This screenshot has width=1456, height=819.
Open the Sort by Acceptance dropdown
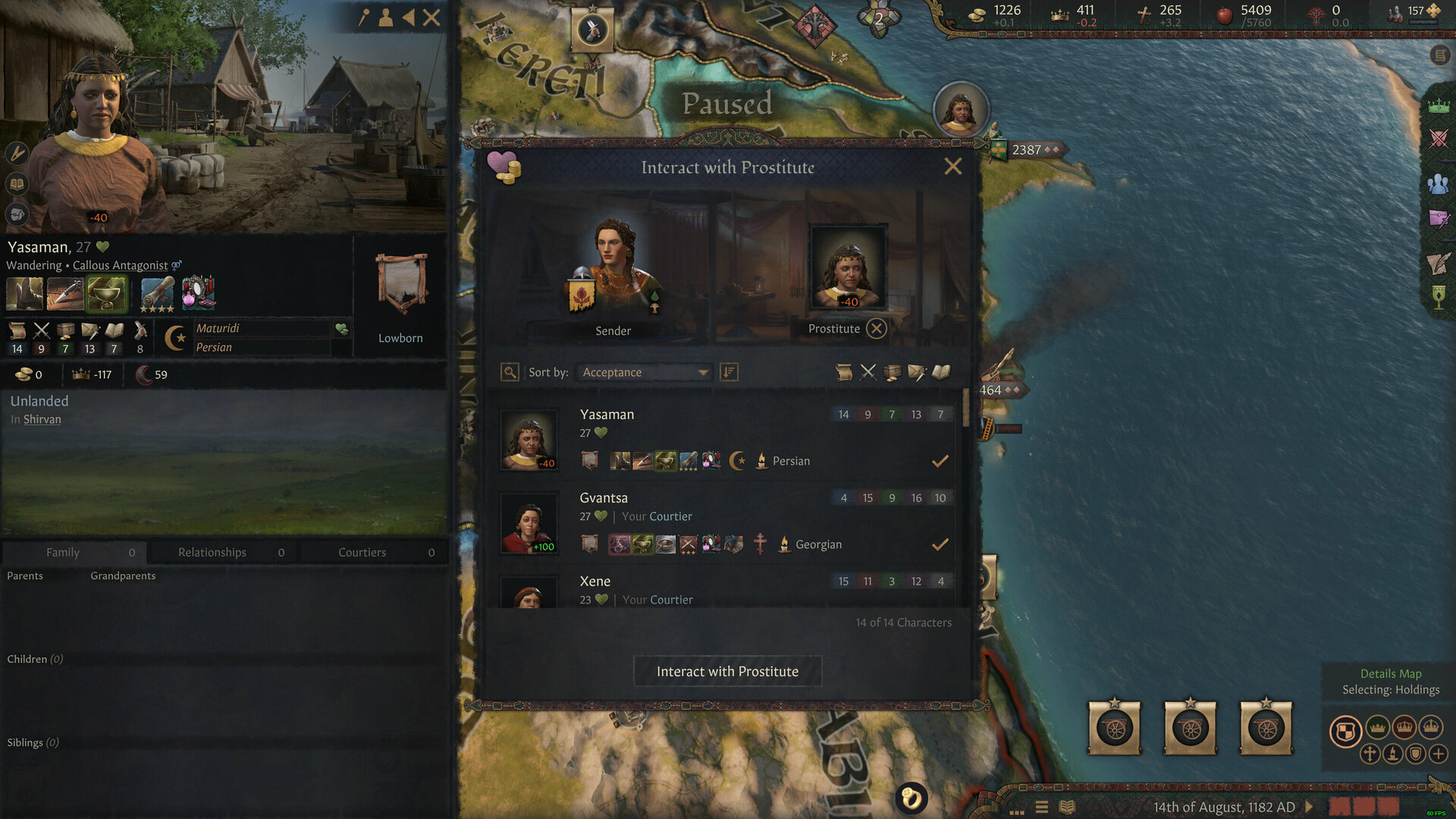click(643, 372)
